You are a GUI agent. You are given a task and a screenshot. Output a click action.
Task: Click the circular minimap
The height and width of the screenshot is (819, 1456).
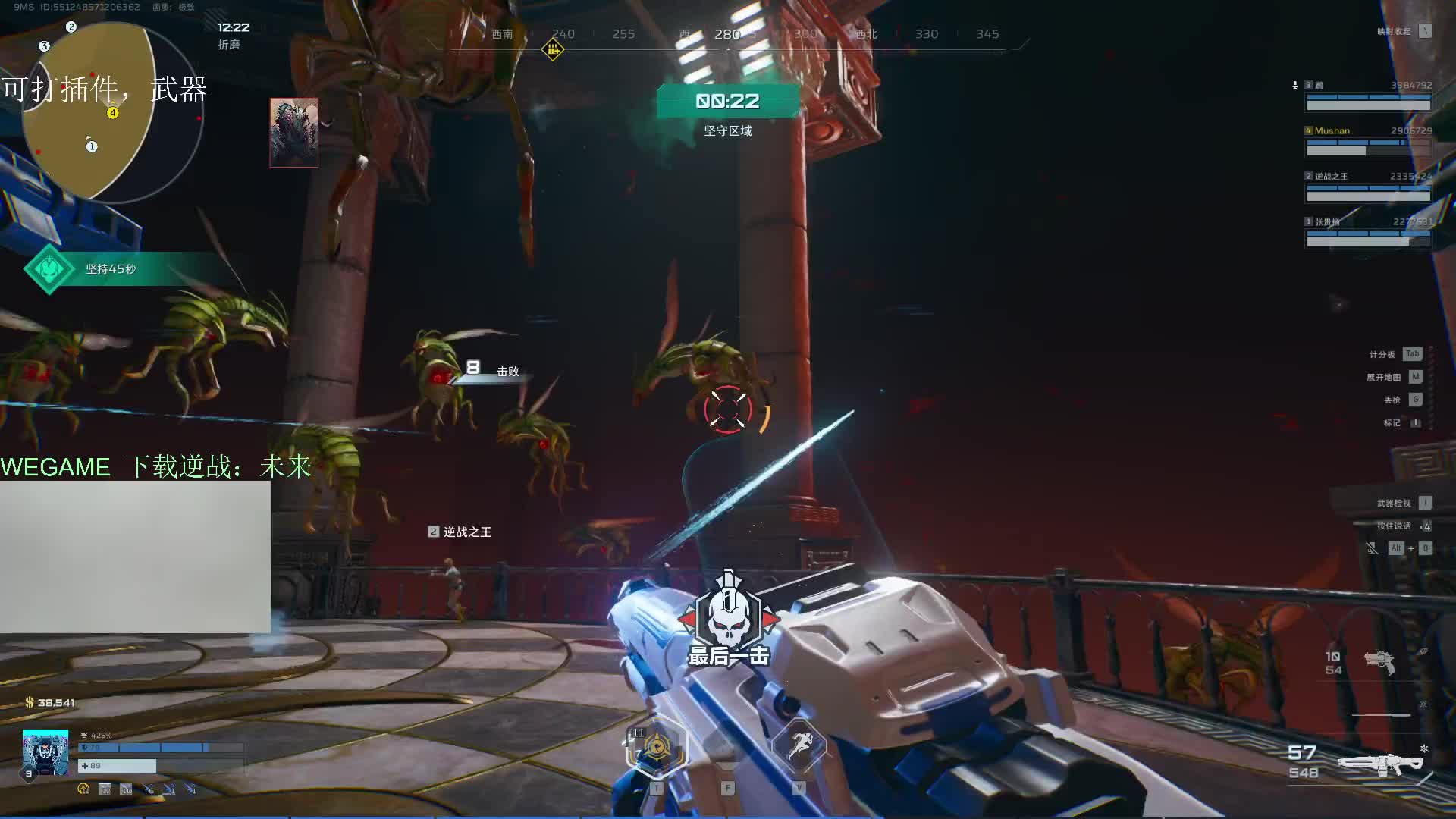(x=112, y=114)
